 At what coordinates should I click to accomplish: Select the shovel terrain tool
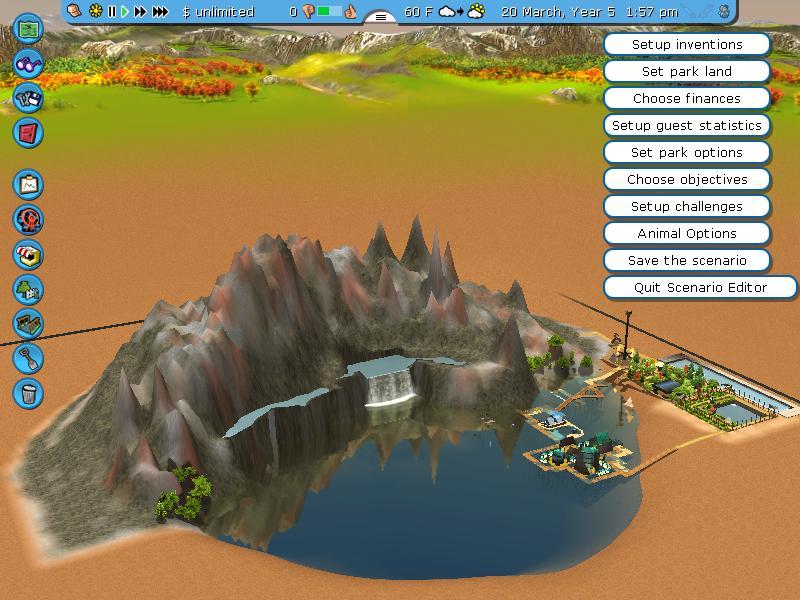(x=28, y=357)
